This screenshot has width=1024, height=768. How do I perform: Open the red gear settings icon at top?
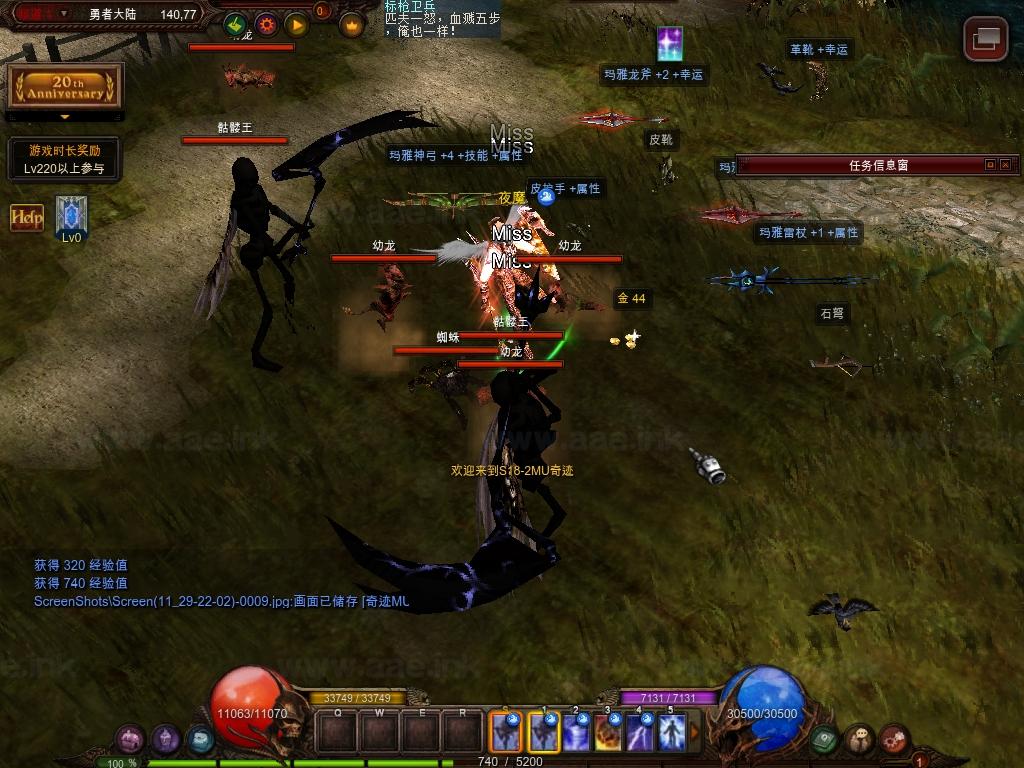coord(266,24)
